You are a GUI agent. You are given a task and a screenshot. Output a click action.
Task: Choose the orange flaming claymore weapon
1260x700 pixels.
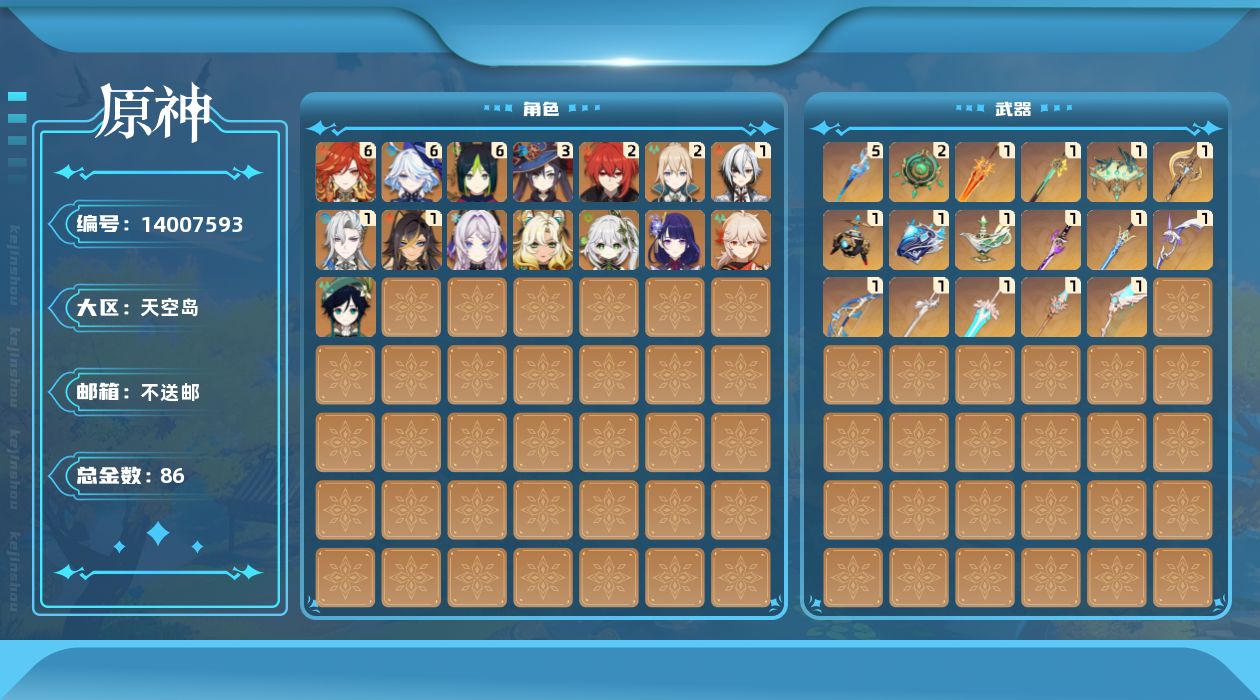[985, 172]
